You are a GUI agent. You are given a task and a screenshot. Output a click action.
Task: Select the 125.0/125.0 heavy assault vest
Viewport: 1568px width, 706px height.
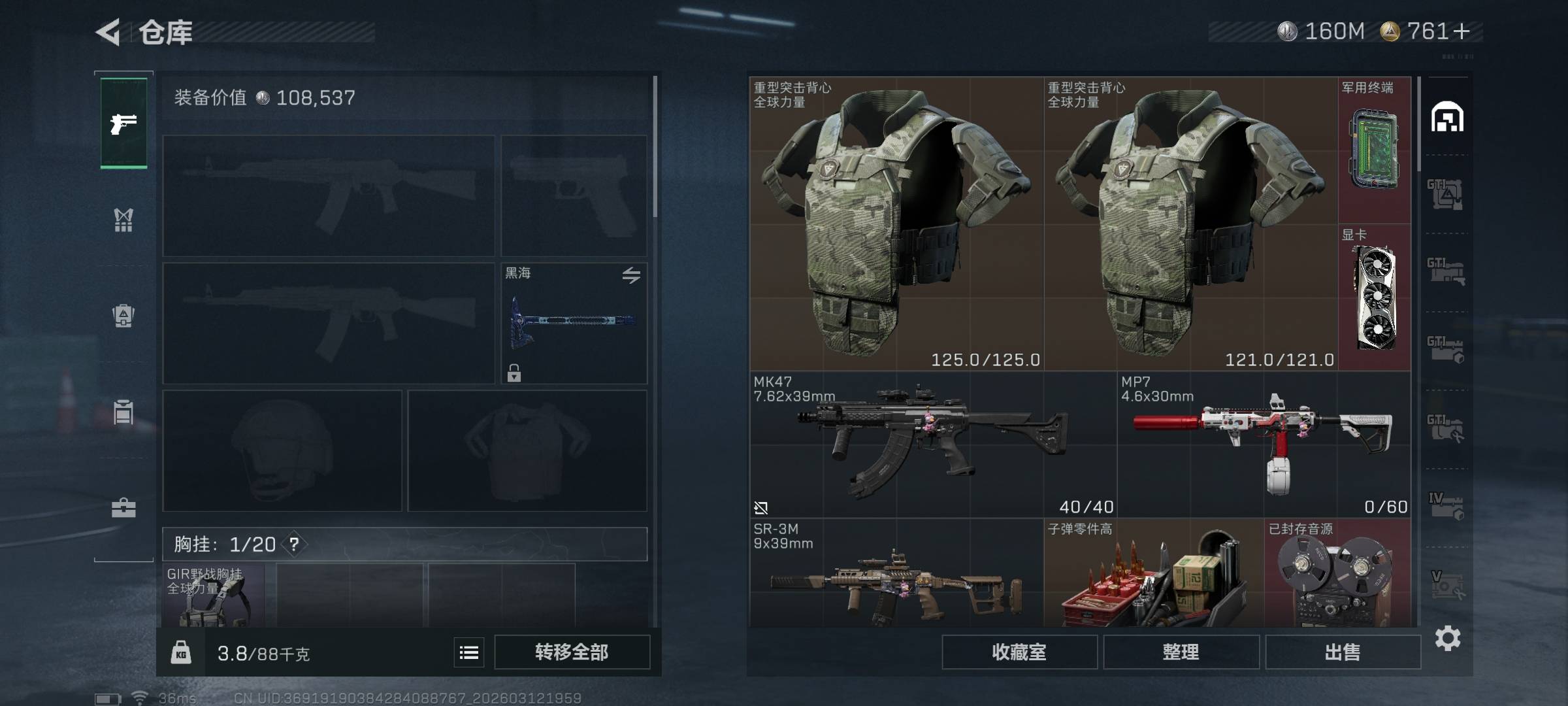[x=896, y=224]
